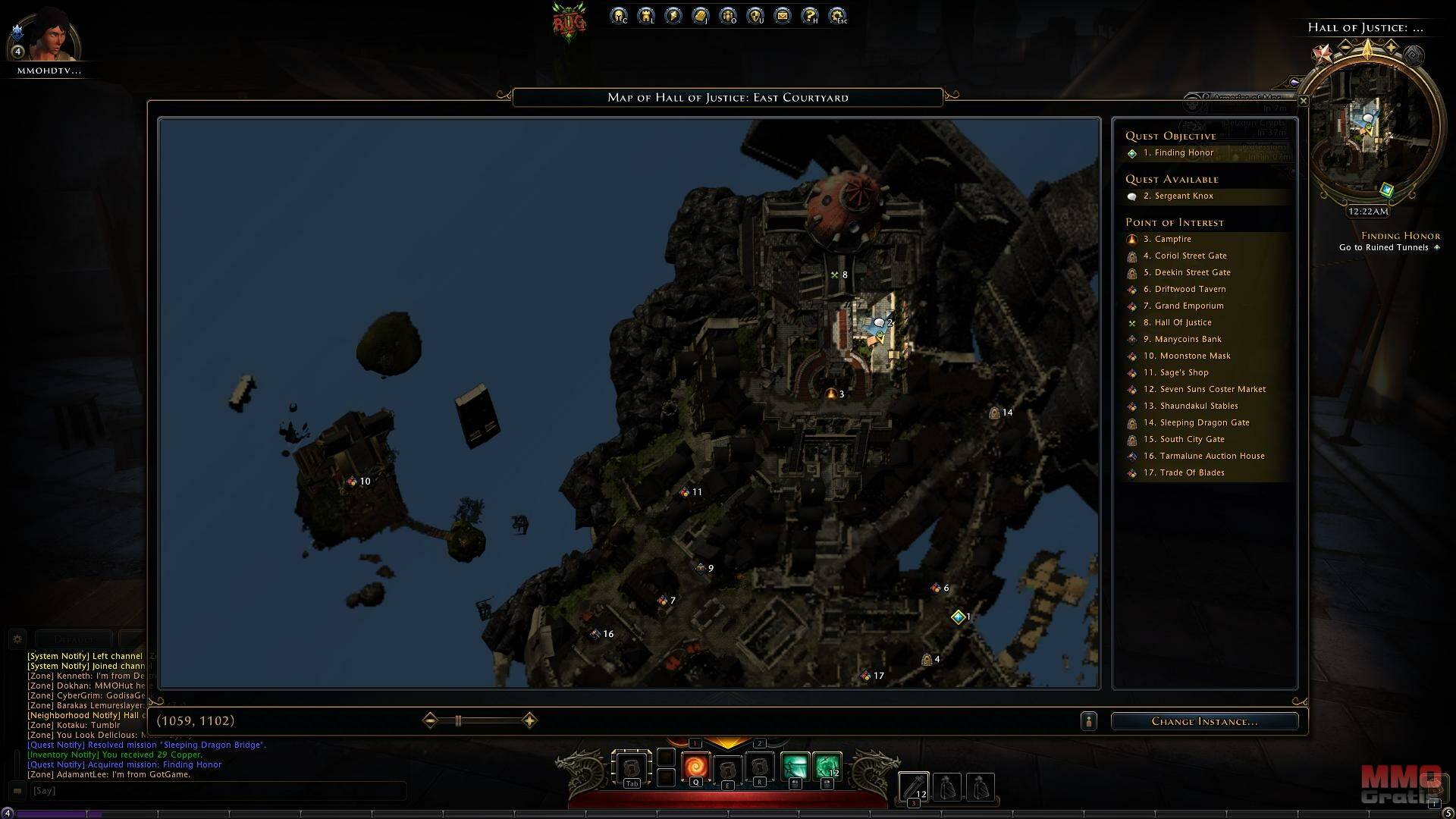1456x819 pixels.
Task: Select the Sleeping Dragon Gate map marker
Action: [994, 413]
